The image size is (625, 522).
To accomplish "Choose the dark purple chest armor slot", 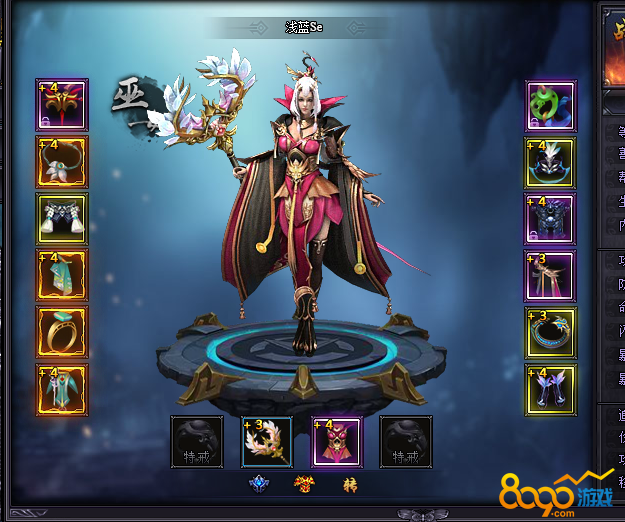I will pos(551,219).
